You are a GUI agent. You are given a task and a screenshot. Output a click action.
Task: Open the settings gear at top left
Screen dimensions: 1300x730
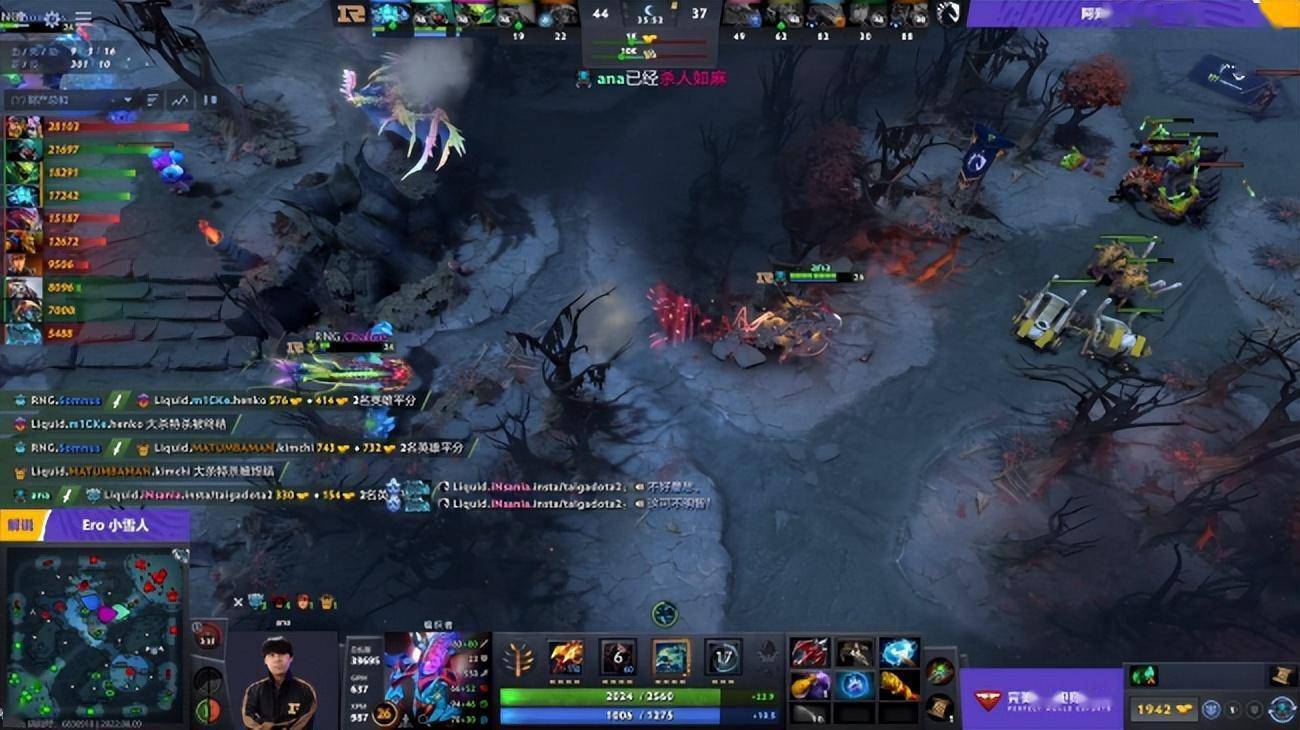51,18
